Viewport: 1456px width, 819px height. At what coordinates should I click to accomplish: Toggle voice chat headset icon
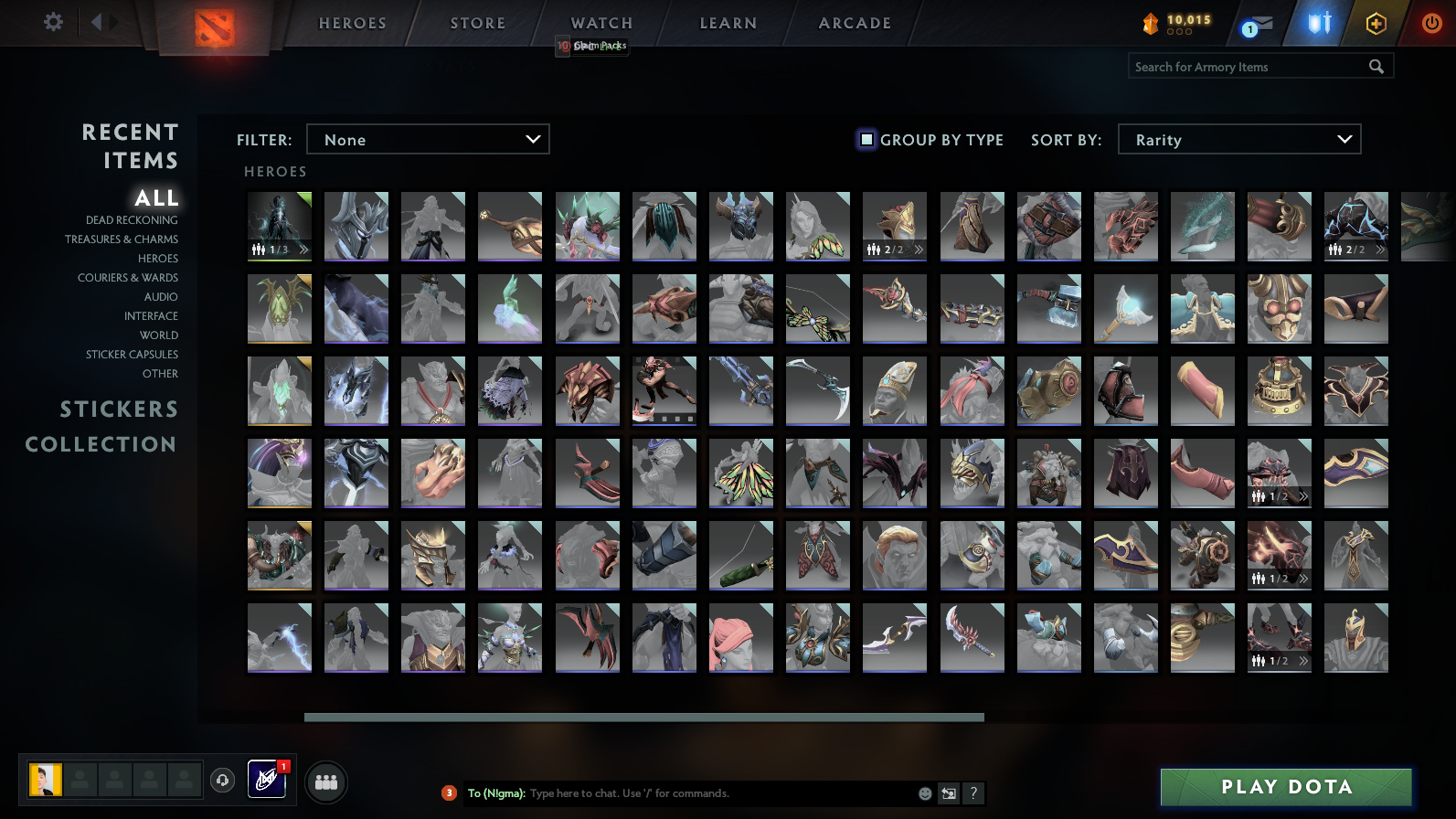(x=223, y=779)
